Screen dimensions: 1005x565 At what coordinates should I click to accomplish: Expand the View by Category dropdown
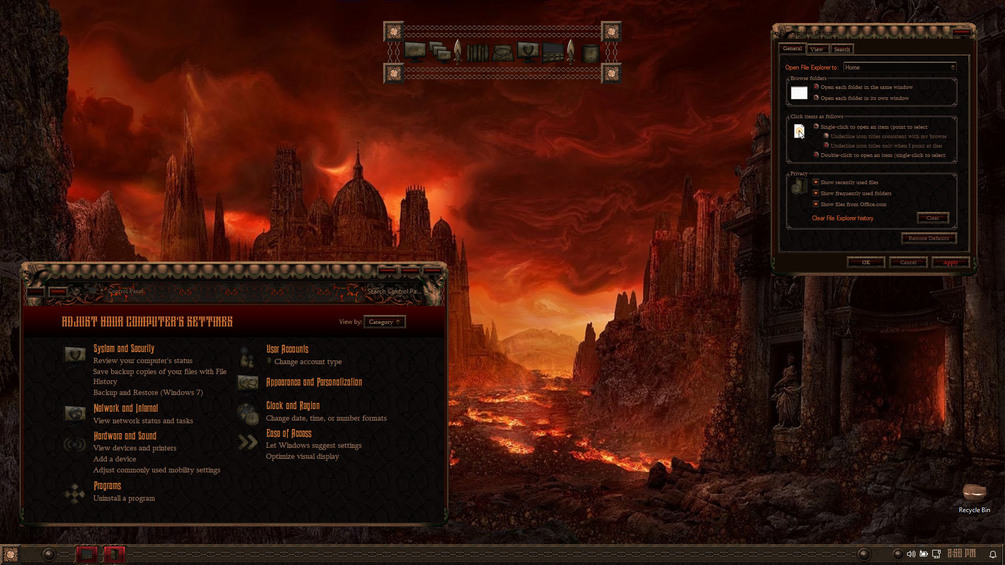(x=384, y=322)
